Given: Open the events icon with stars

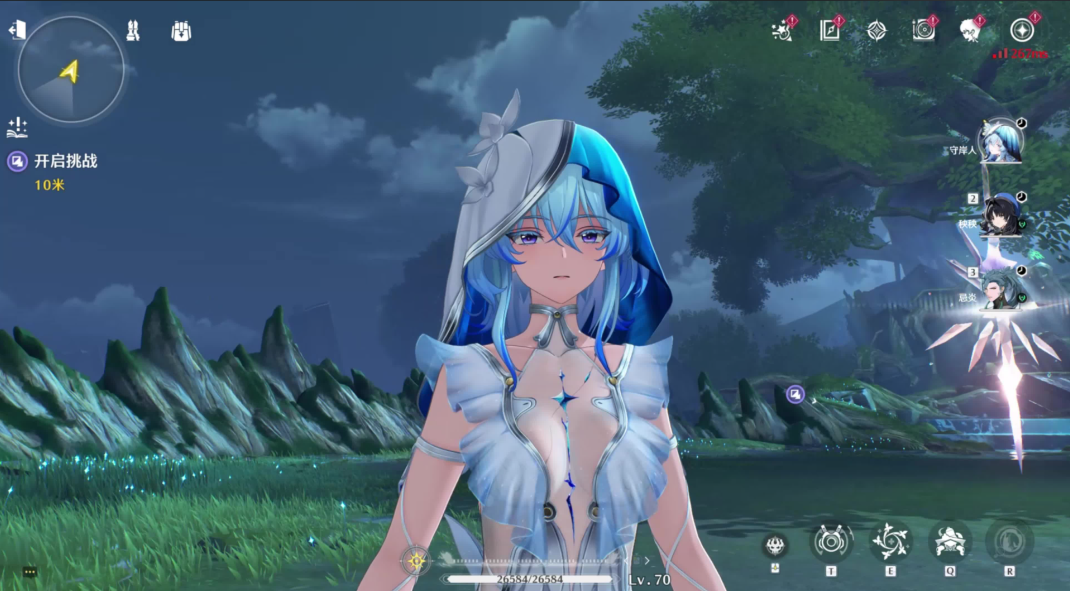Looking at the screenshot, I should pyautogui.click(x=783, y=31).
